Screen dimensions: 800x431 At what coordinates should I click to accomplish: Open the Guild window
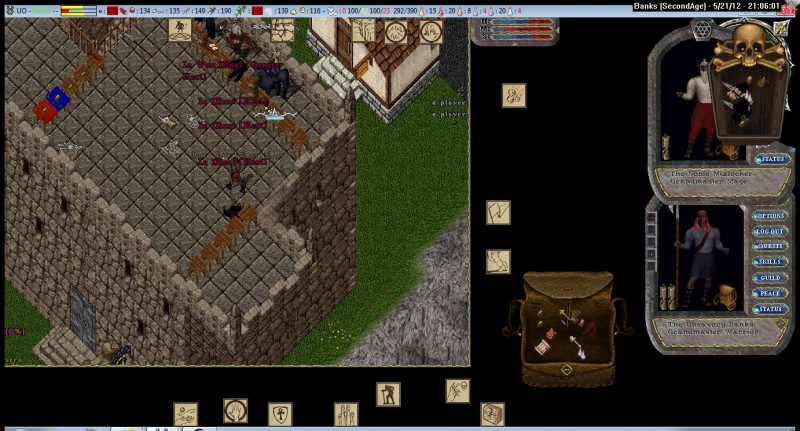pos(769,278)
